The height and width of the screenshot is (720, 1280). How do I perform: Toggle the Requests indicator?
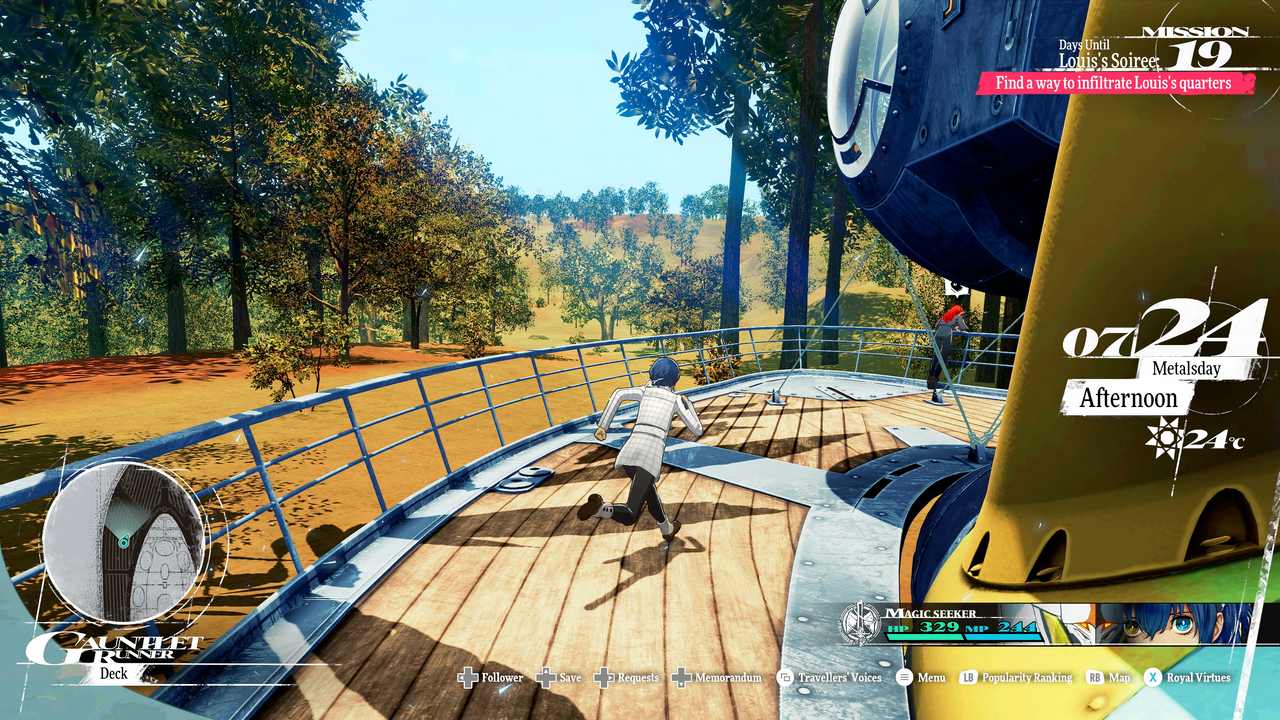604,677
